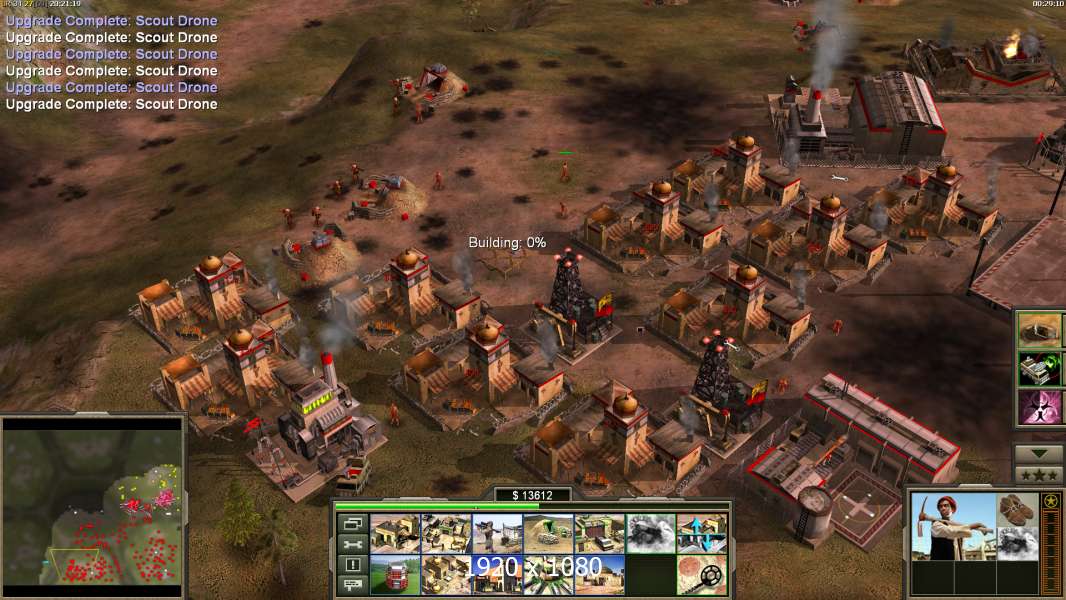Click the minimap in the corner
This screenshot has height=600, width=1066.
[93, 503]
